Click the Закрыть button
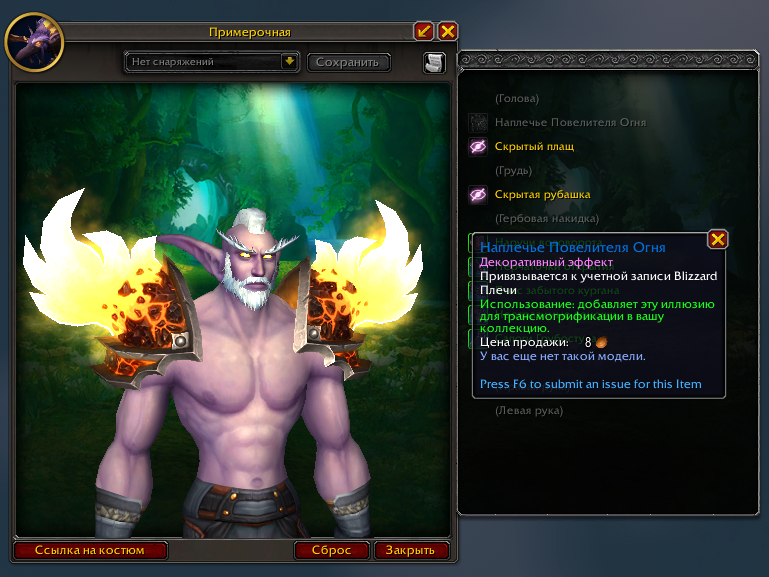 (410, 550)
